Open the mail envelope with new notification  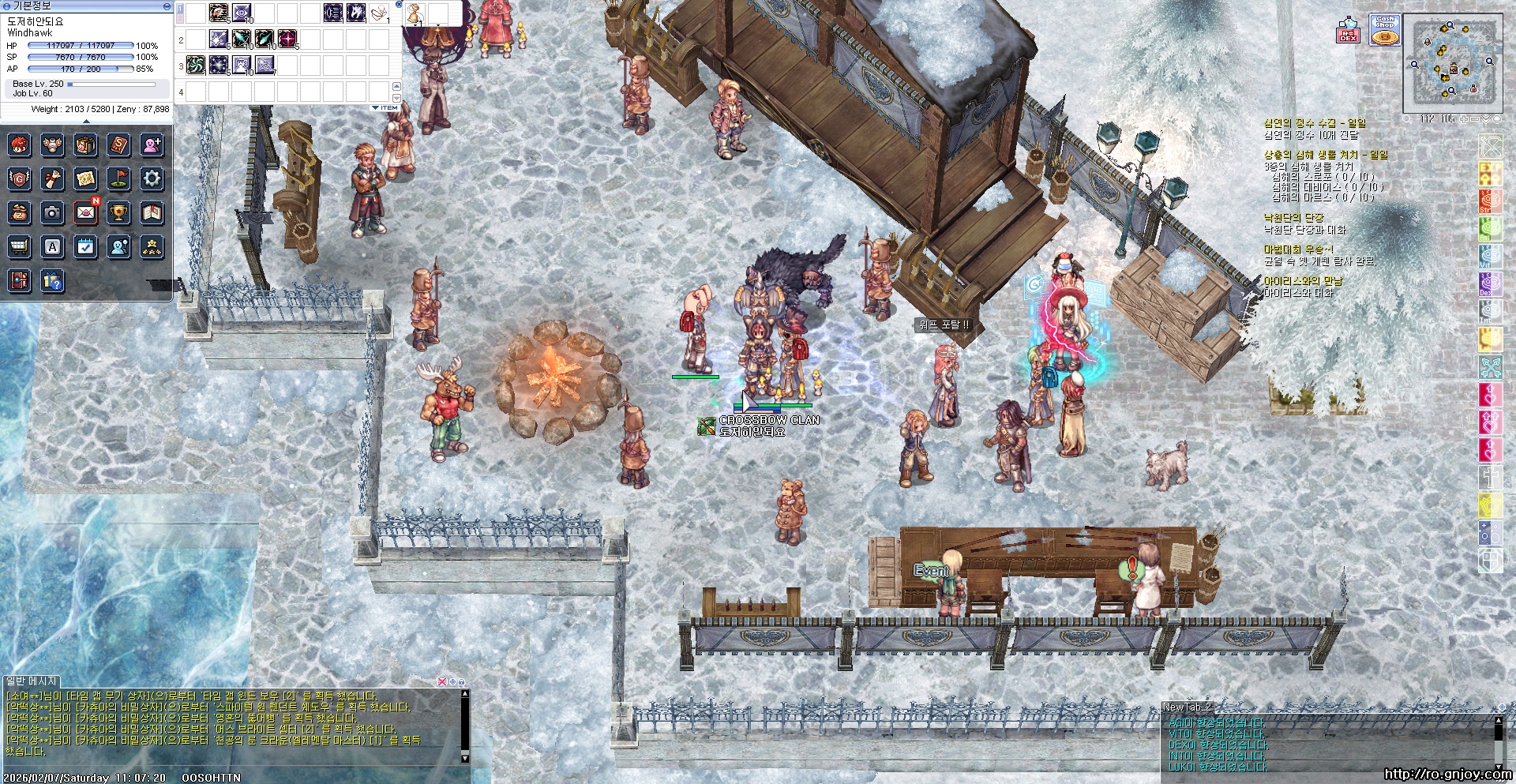click(85, 212)
